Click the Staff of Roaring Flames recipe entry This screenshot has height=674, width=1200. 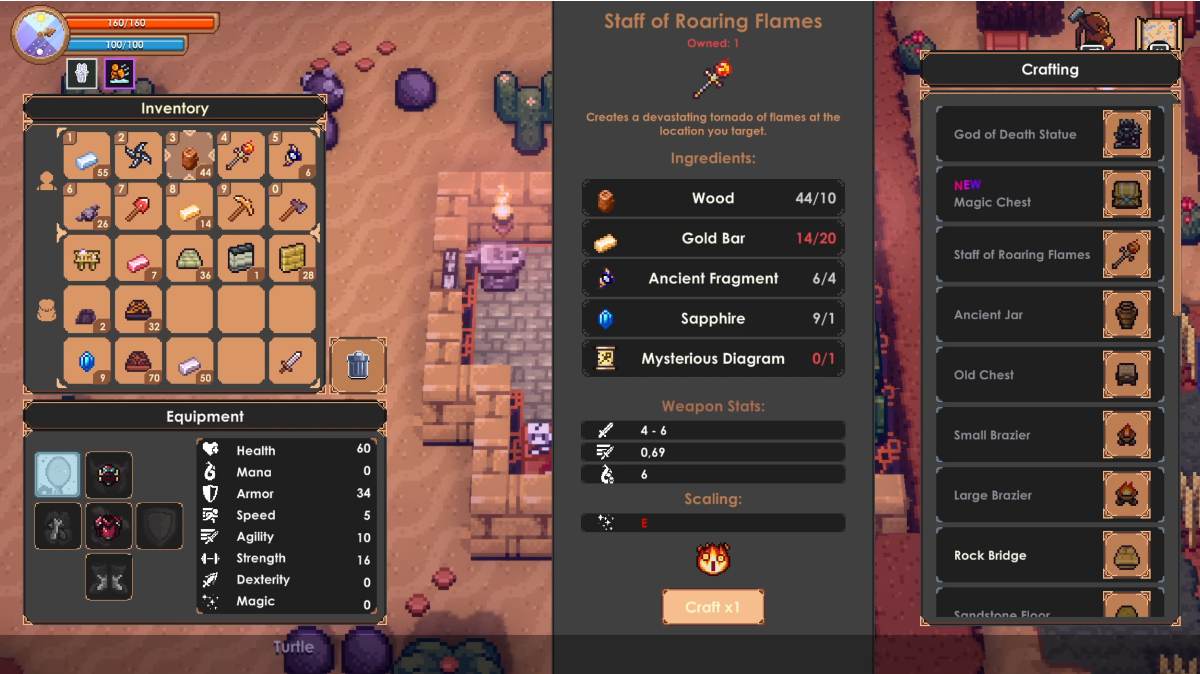(1050, 255)
